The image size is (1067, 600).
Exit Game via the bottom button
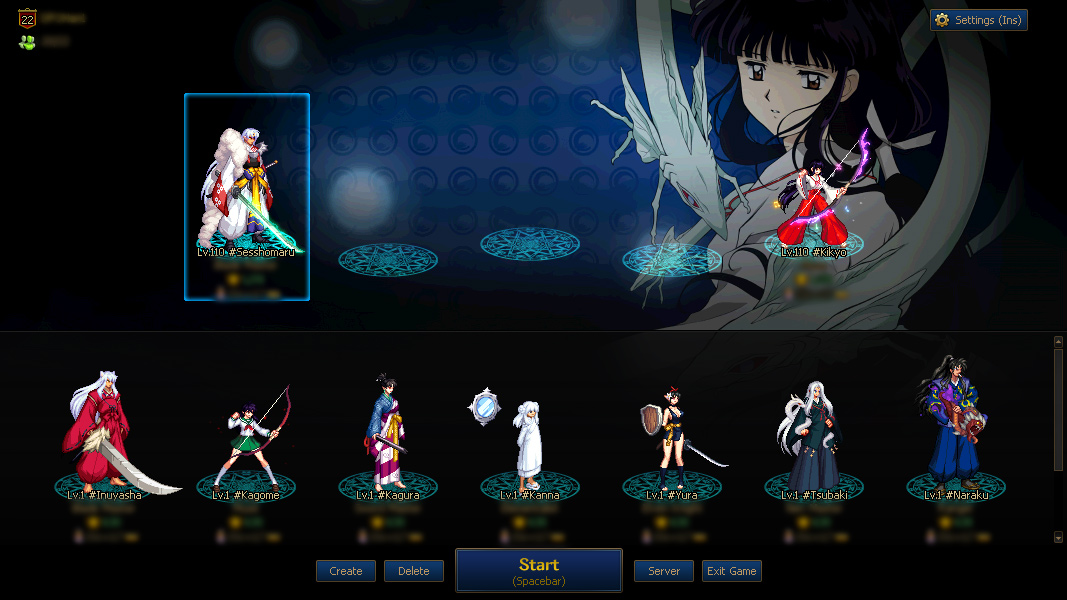[732, 571]
